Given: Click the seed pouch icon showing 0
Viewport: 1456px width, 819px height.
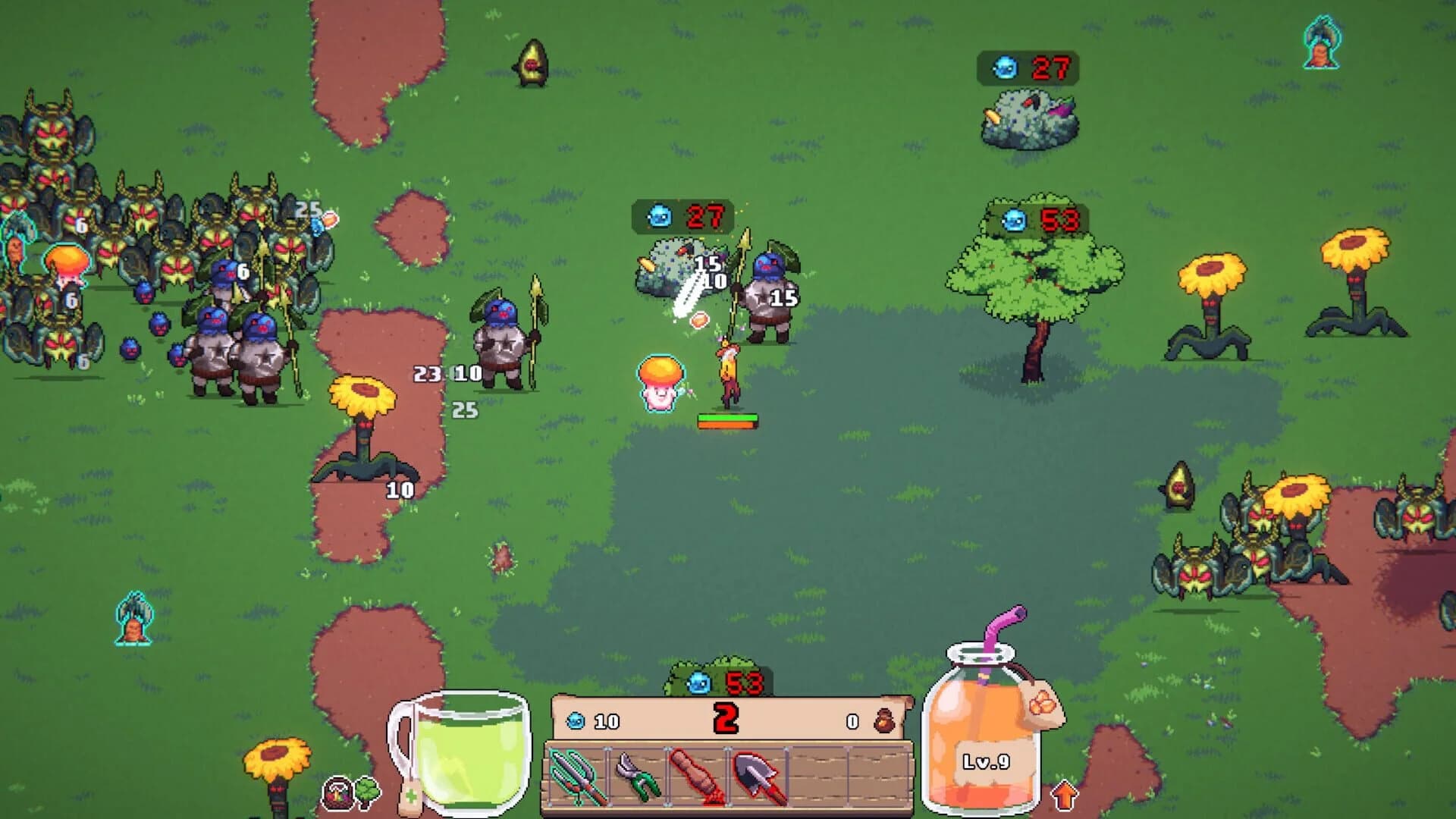Looking at the screenshot, I should tap(885, 720).
